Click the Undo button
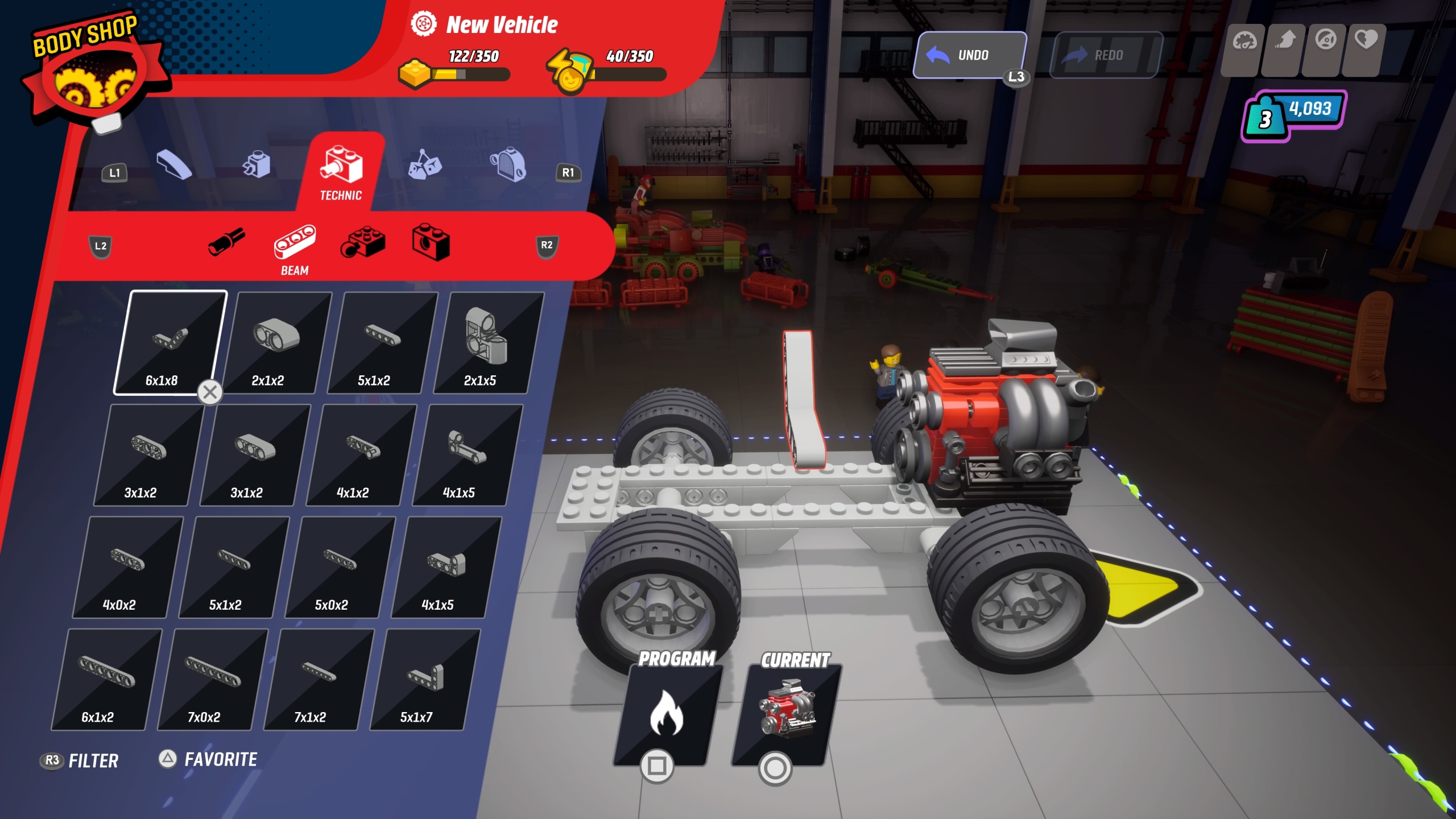 click(970, 55)
